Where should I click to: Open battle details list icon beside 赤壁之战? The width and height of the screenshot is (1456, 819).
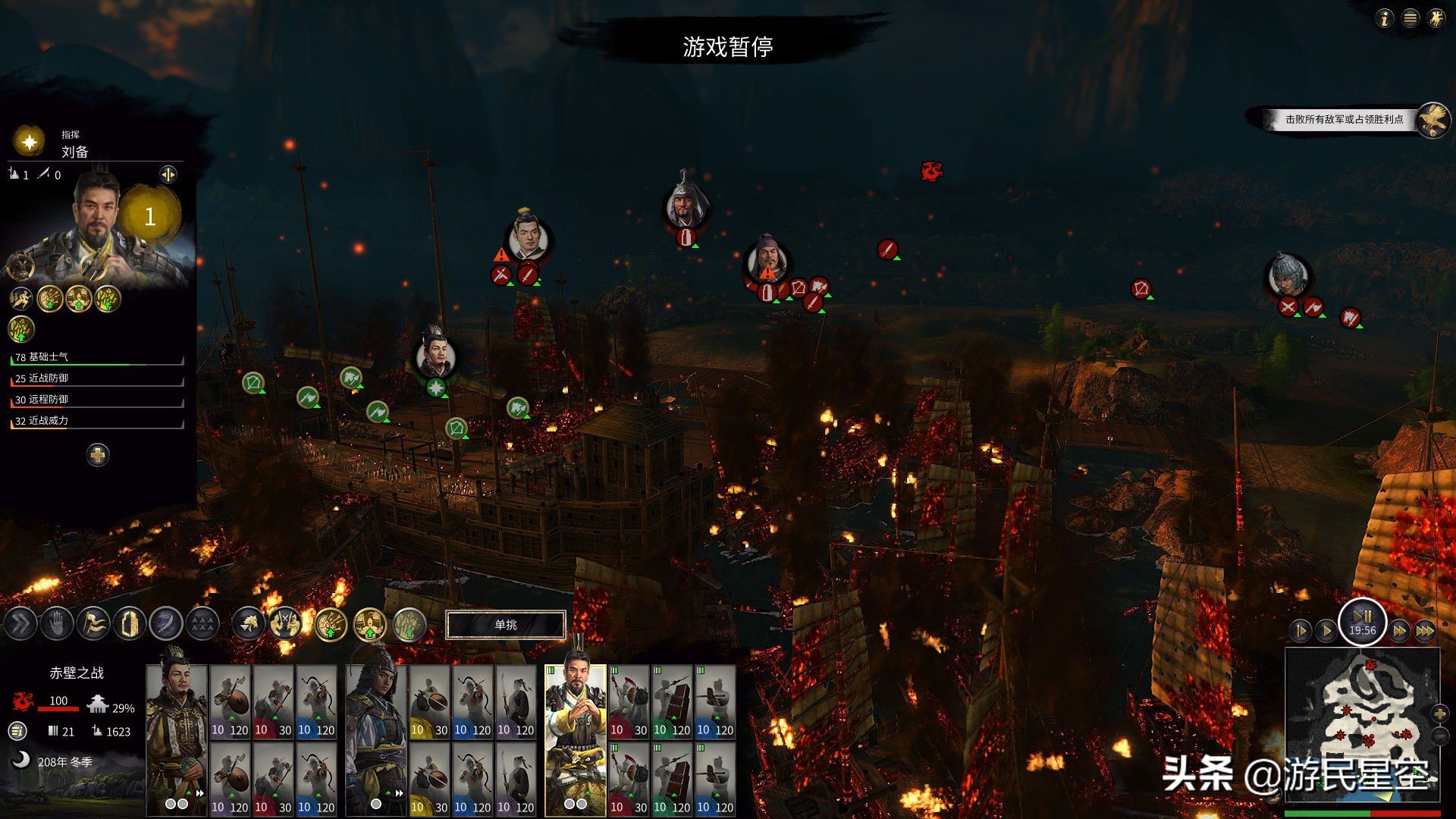(x=18, y=731)
